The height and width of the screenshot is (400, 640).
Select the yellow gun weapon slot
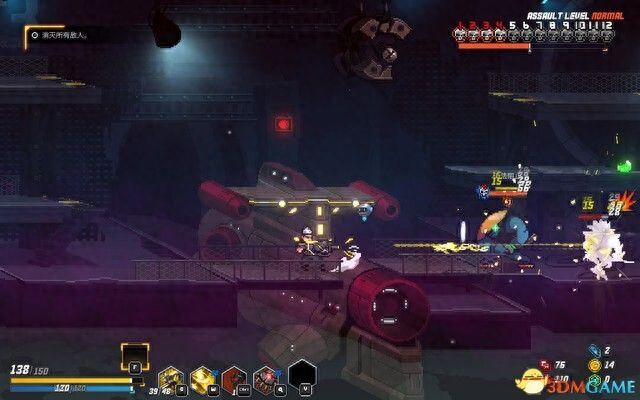(171, 378)
